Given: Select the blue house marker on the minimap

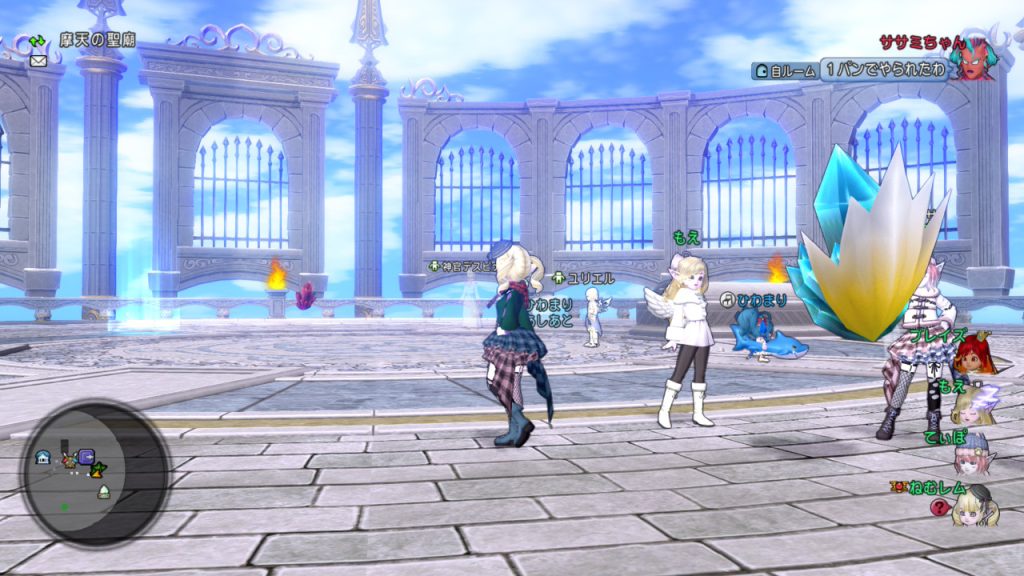Looking at the screenshot, I should (44, 457).
